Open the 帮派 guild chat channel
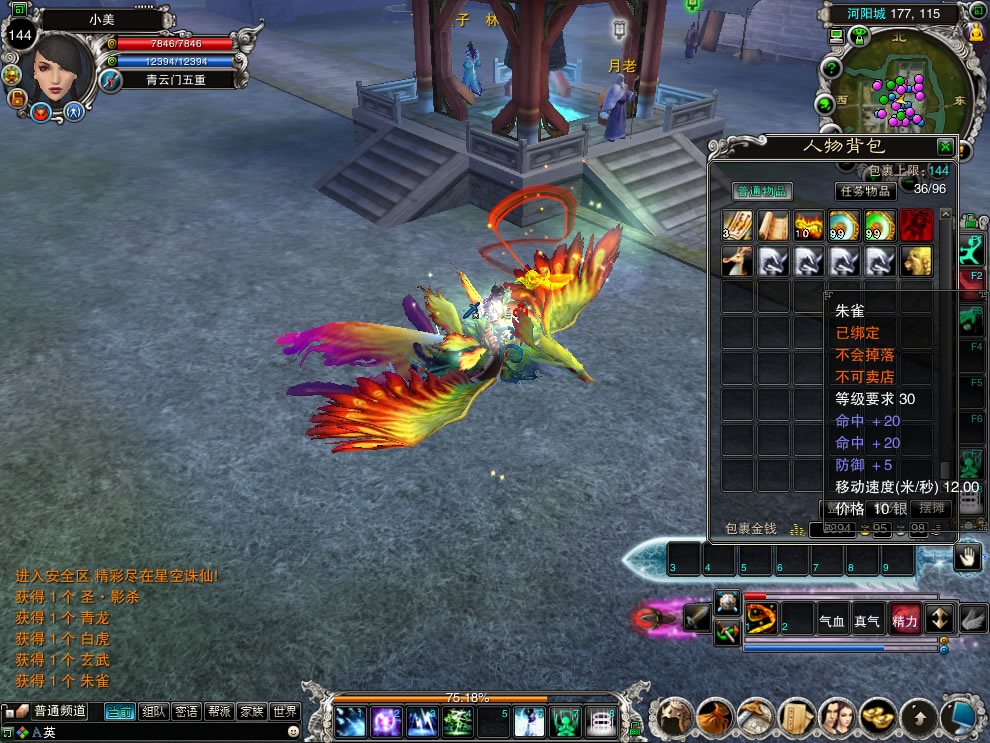Screen dimensions: 990x743 tap(219, 712)
